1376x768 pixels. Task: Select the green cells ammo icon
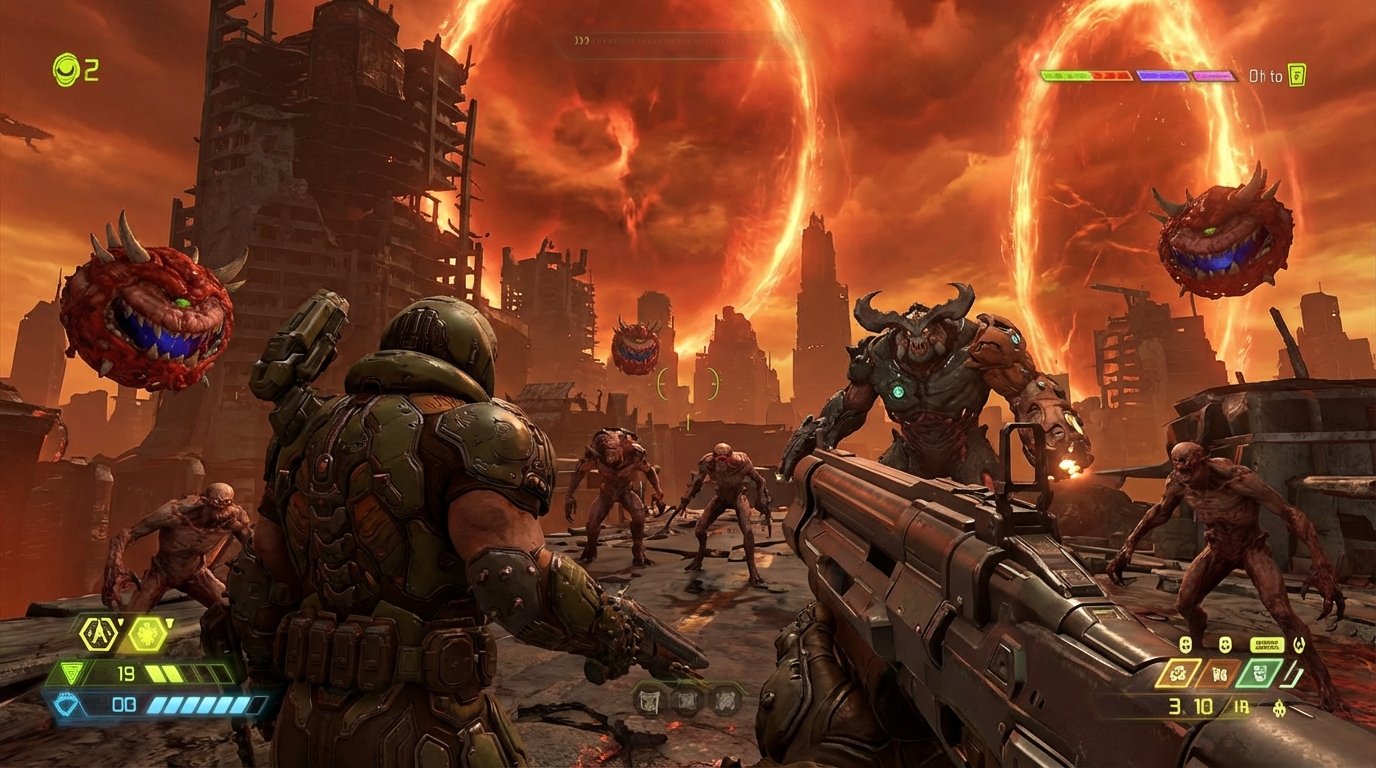point(1258,672)
